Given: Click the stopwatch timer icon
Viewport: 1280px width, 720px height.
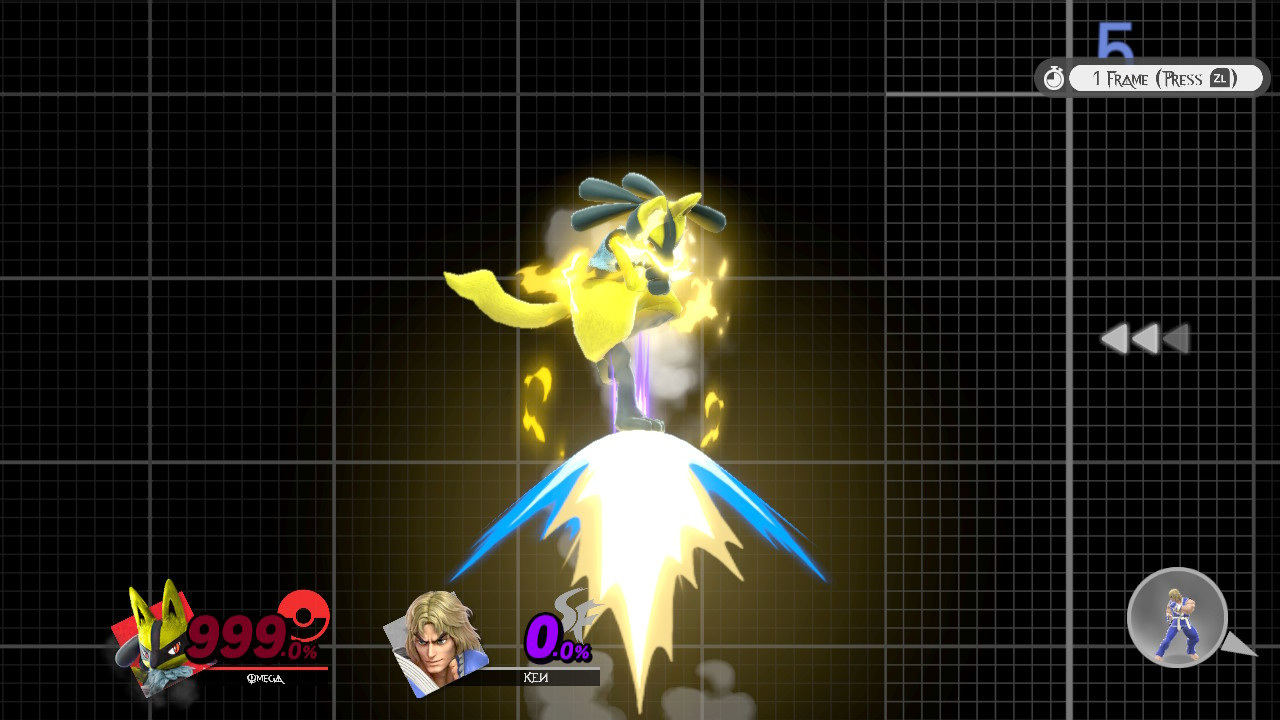Looking at the screenshot, I should (x=1054, y=77).
